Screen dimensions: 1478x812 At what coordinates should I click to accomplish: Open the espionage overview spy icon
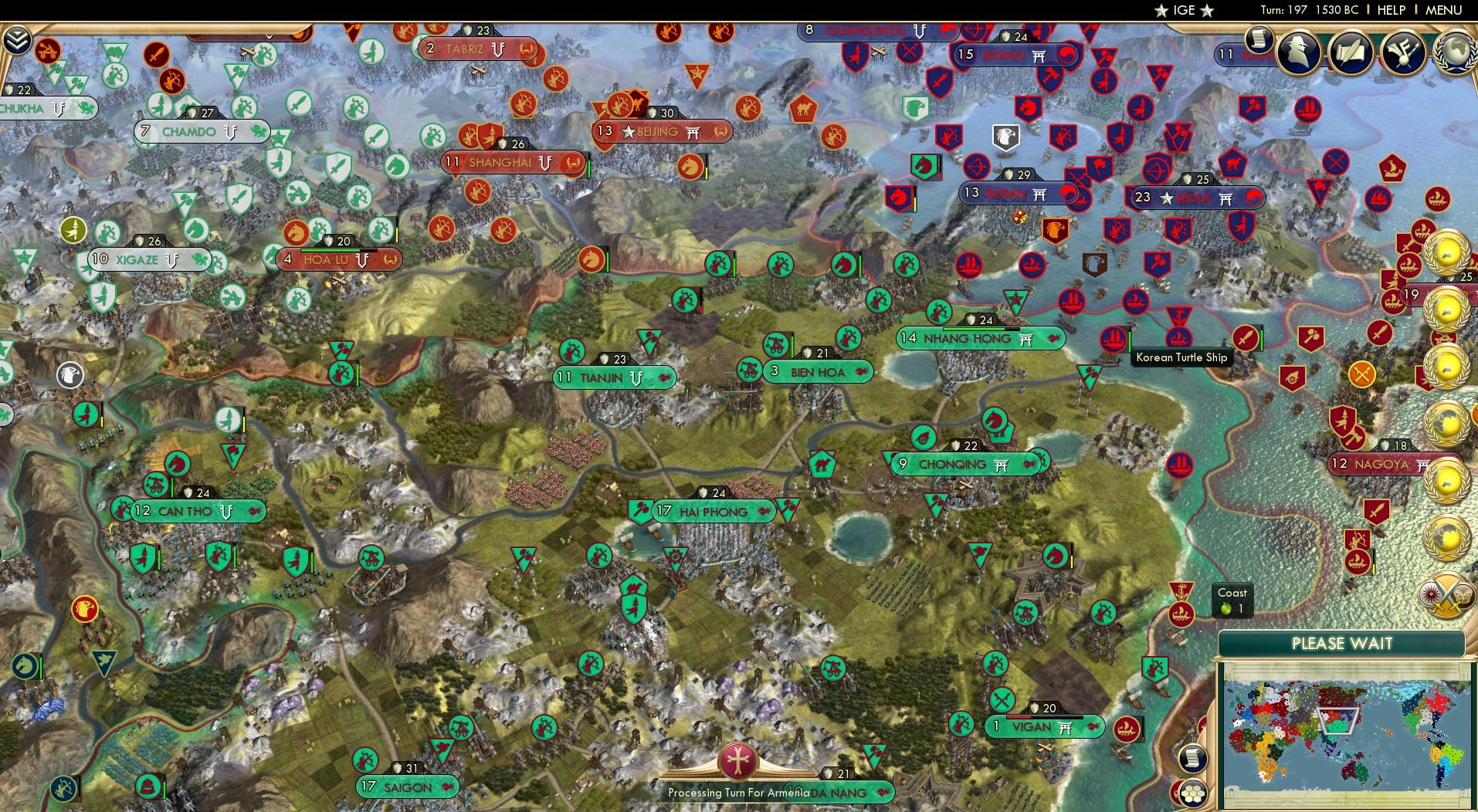1298,54
